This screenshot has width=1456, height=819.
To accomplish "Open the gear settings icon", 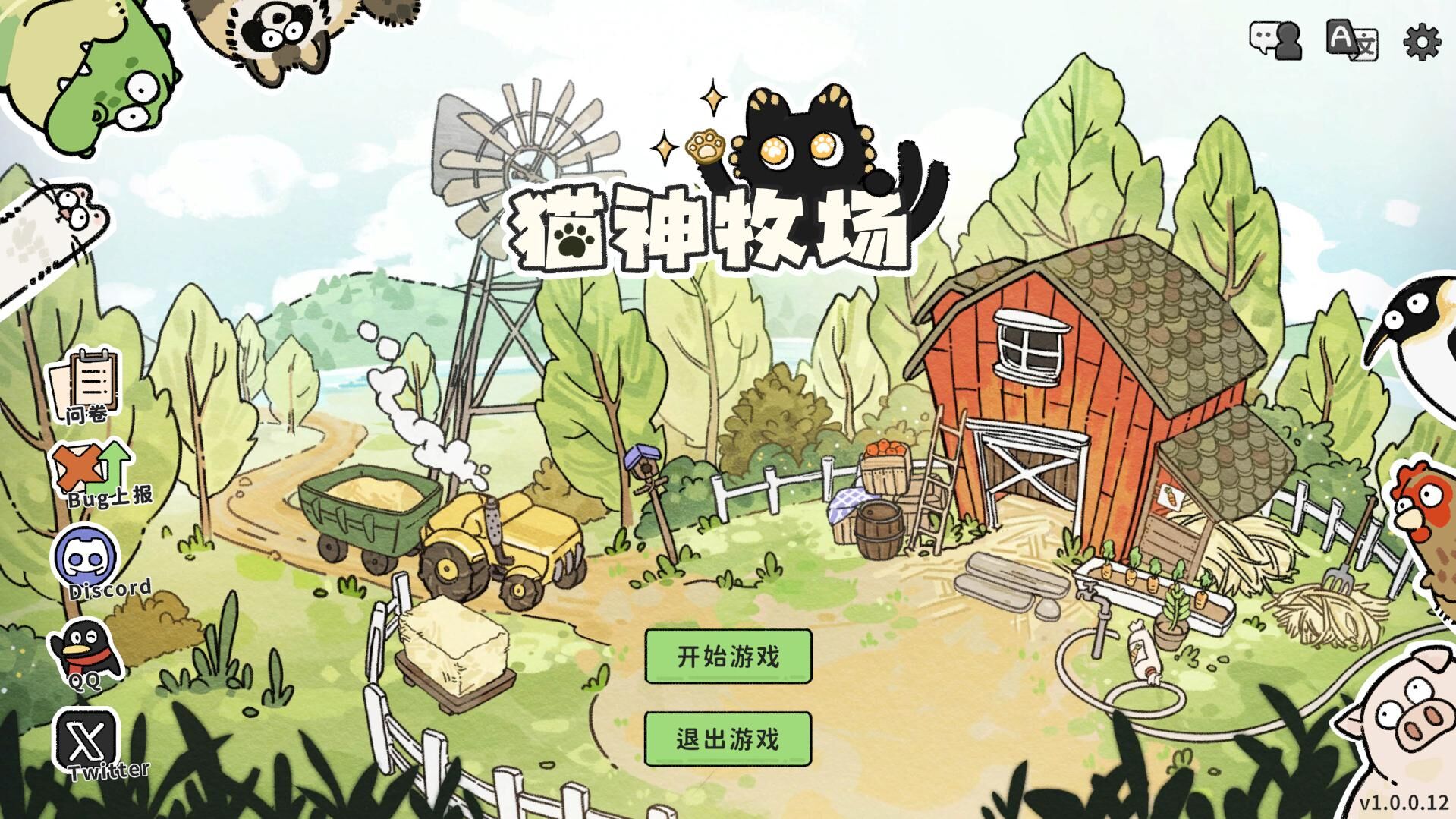I will tap(1422, 41).
